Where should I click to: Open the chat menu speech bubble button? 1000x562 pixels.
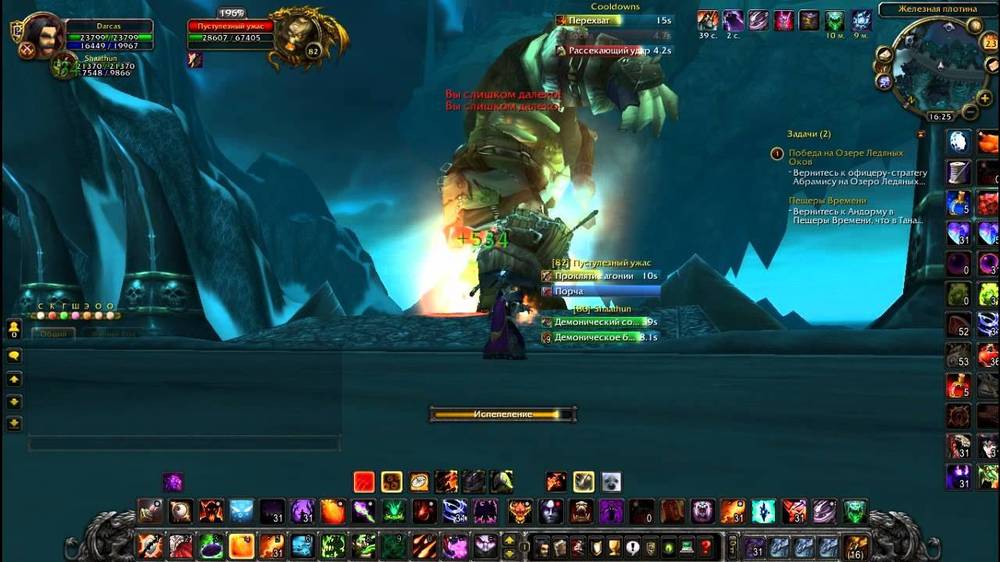pos(14,355)
